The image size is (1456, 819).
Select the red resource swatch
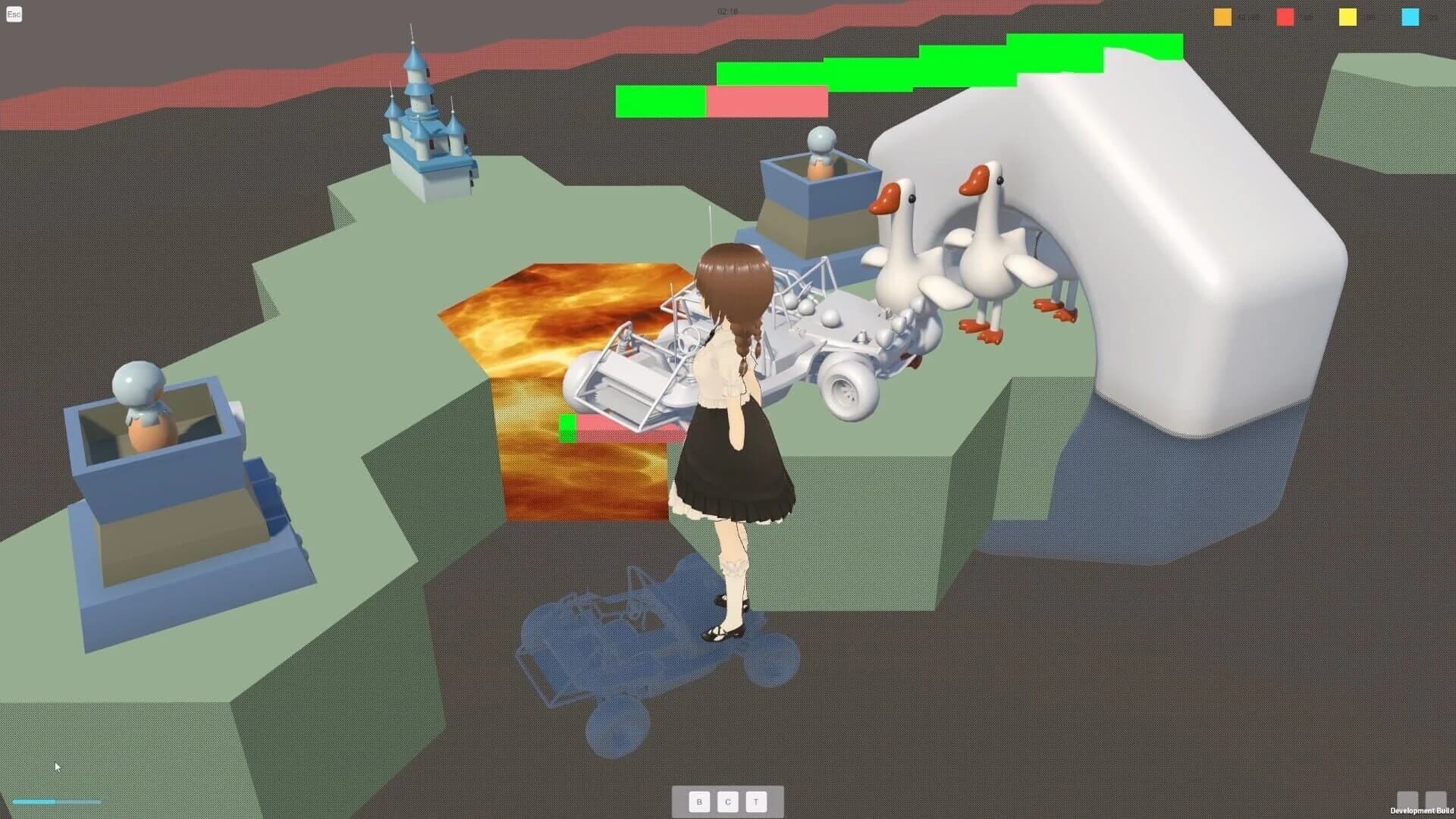(x=1285, y=17)
